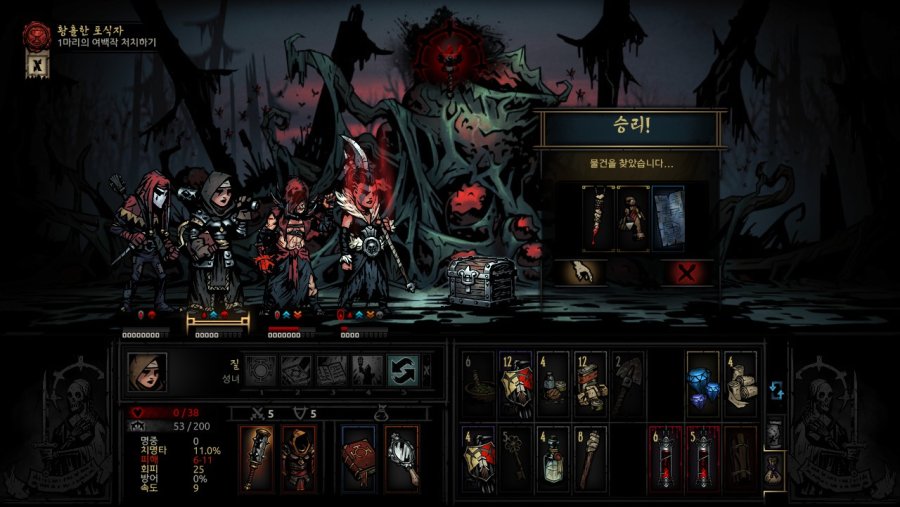The height and width of the screenshot is (507, 900).
Task: Open the loot sack side tab
Action: click(775, 466)
